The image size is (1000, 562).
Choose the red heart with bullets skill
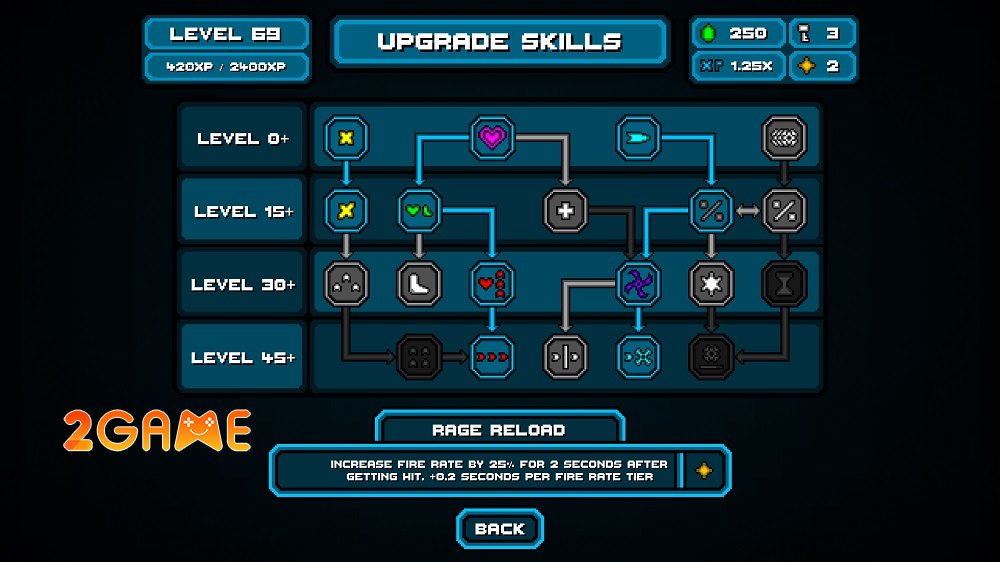(x=492, y=284)
